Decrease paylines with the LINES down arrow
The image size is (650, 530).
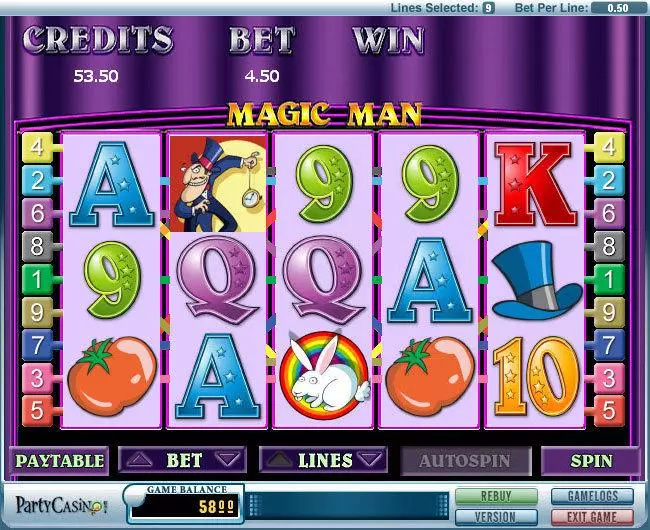371,461
